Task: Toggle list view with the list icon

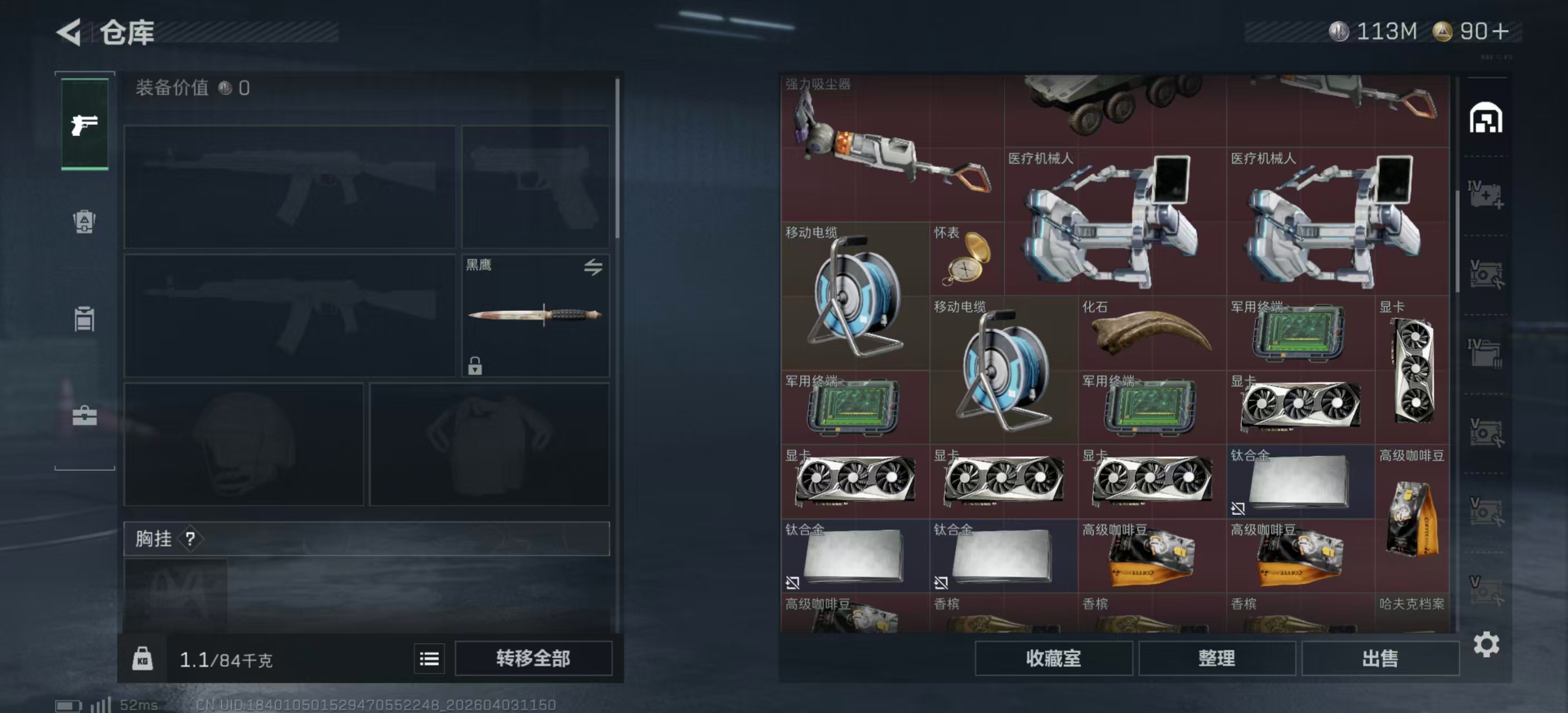Action: [x=429, y=659]
